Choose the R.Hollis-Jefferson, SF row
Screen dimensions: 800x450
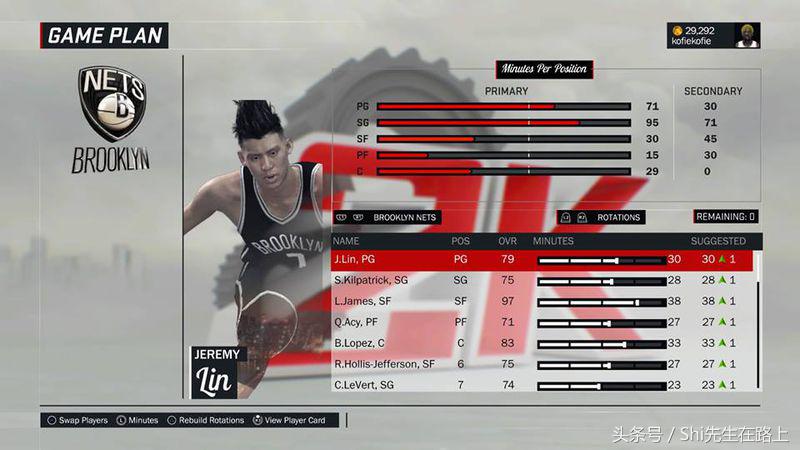point(383,364)
